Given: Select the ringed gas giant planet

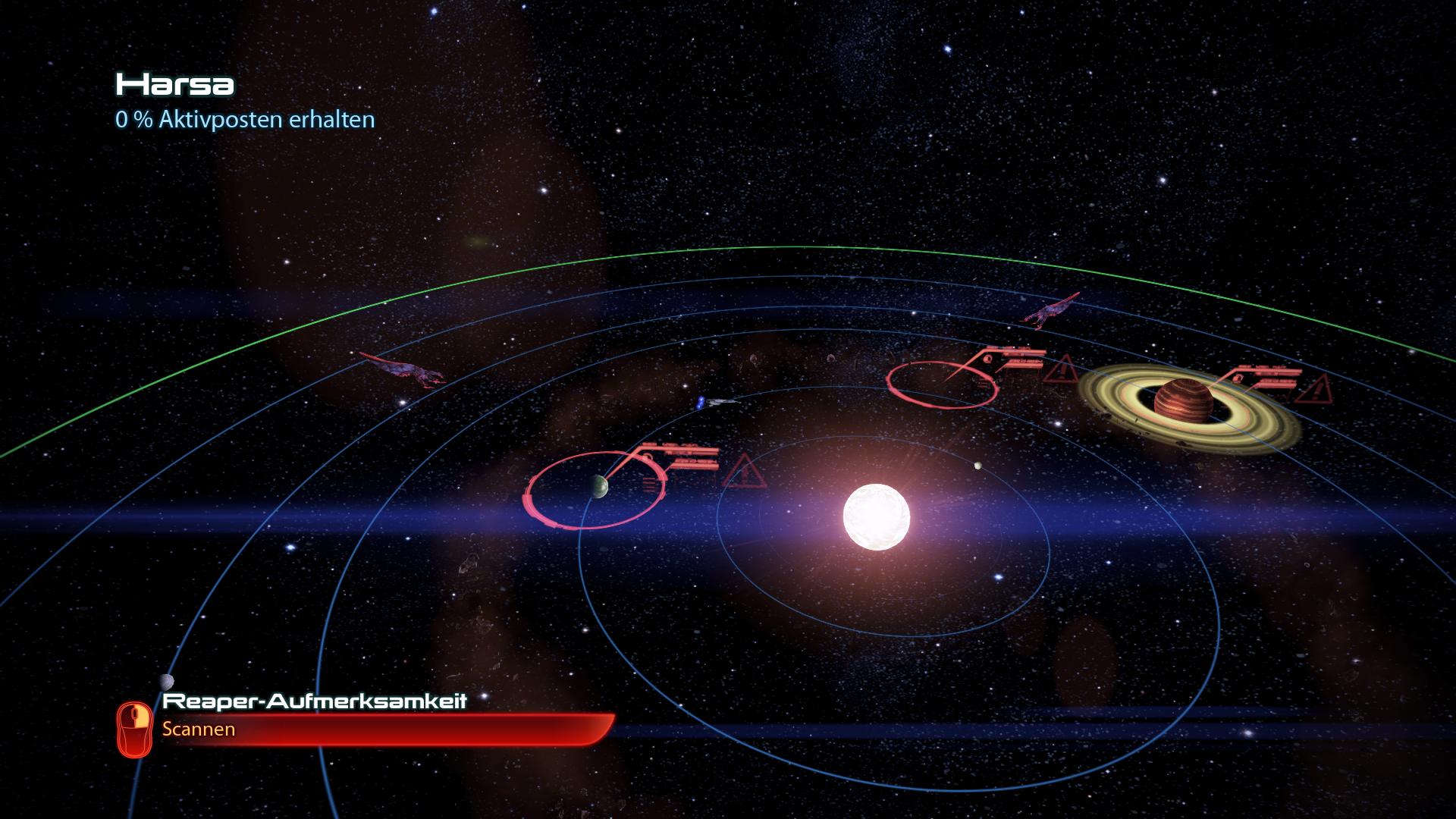Looking at the screenshot, I should coord(1183,403).
